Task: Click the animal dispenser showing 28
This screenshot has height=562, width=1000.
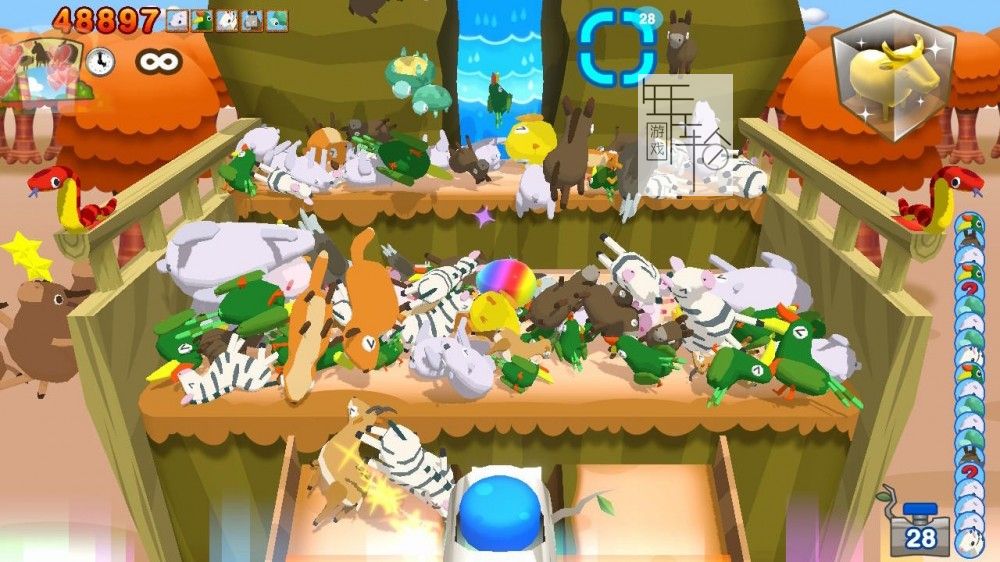Action: tap(920, 527)
